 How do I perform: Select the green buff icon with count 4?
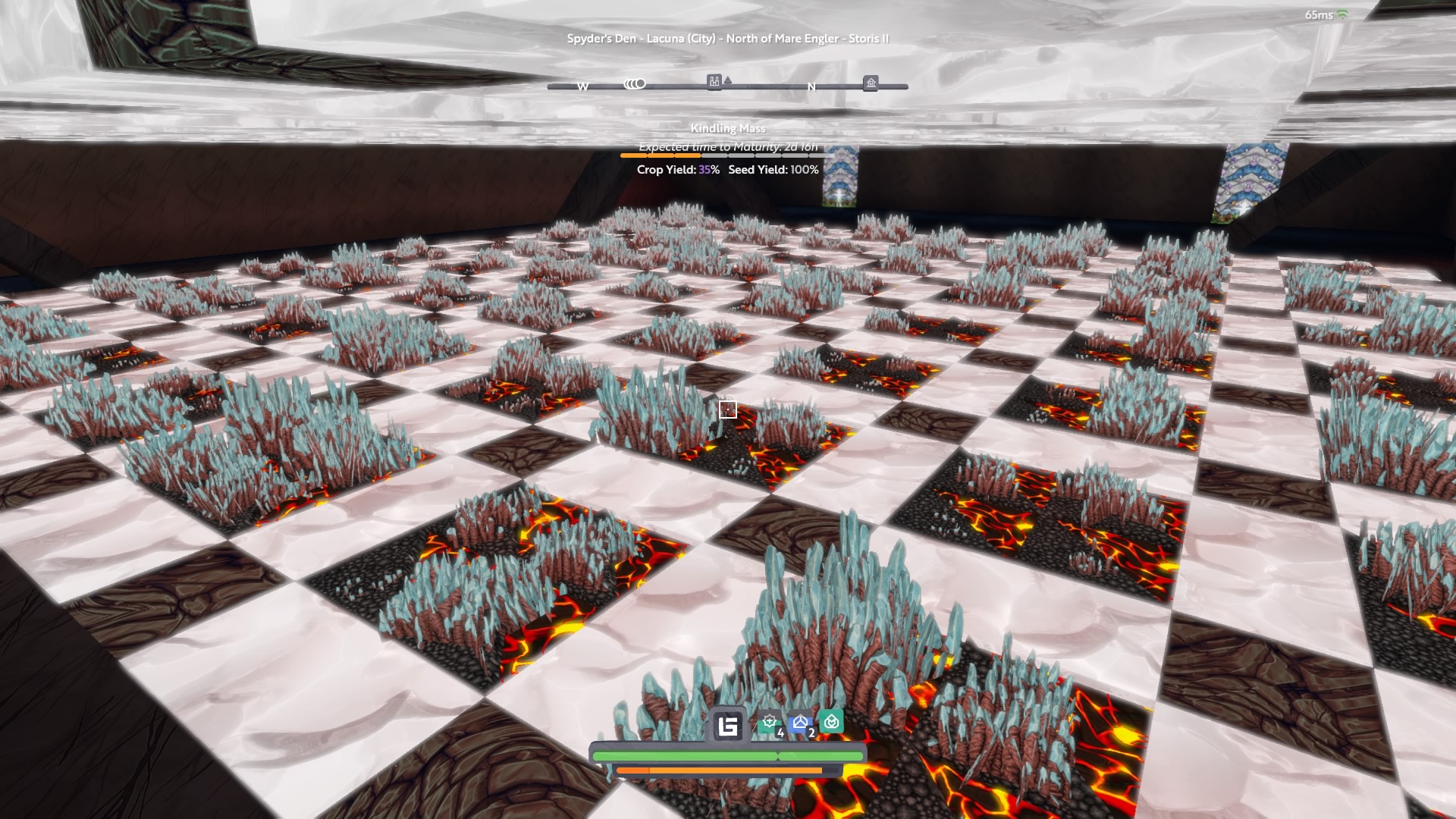point(770,723)
